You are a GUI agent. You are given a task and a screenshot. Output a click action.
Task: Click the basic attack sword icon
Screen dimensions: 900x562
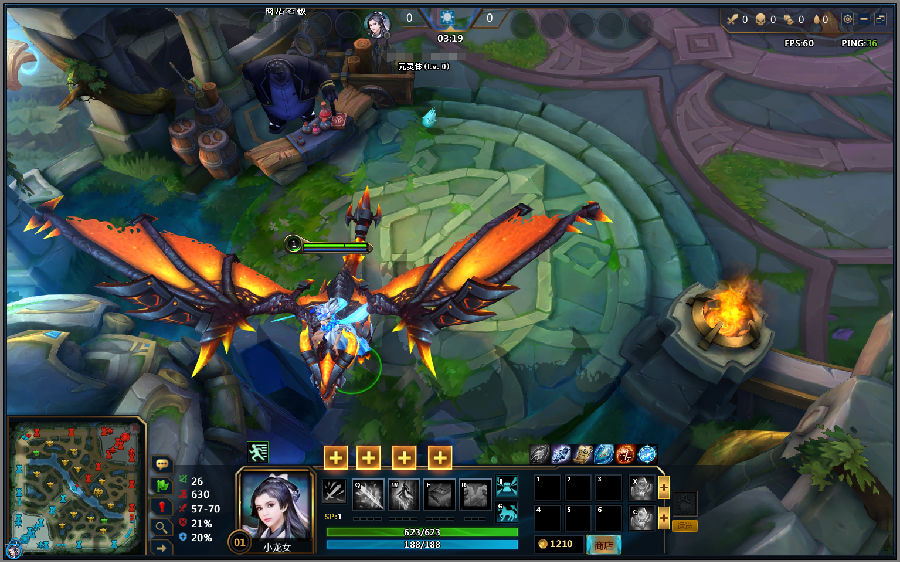[x=334, y=493]
